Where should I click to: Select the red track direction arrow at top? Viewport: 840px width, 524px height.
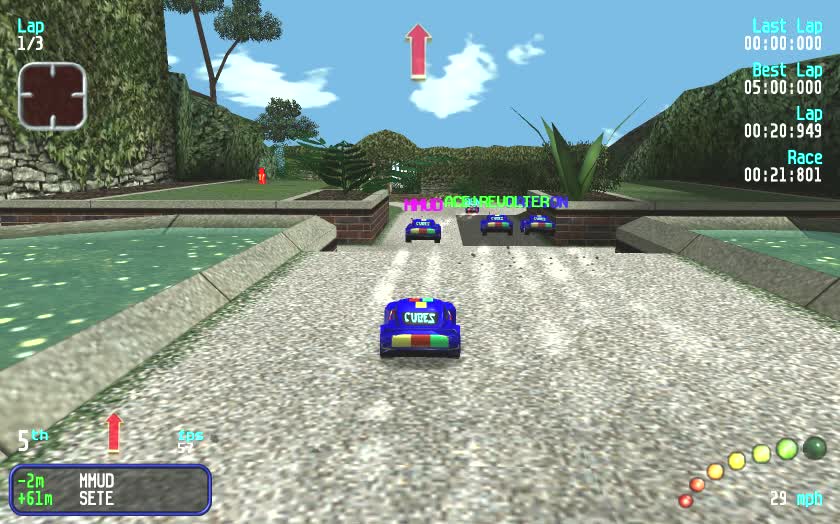point(418,51)
